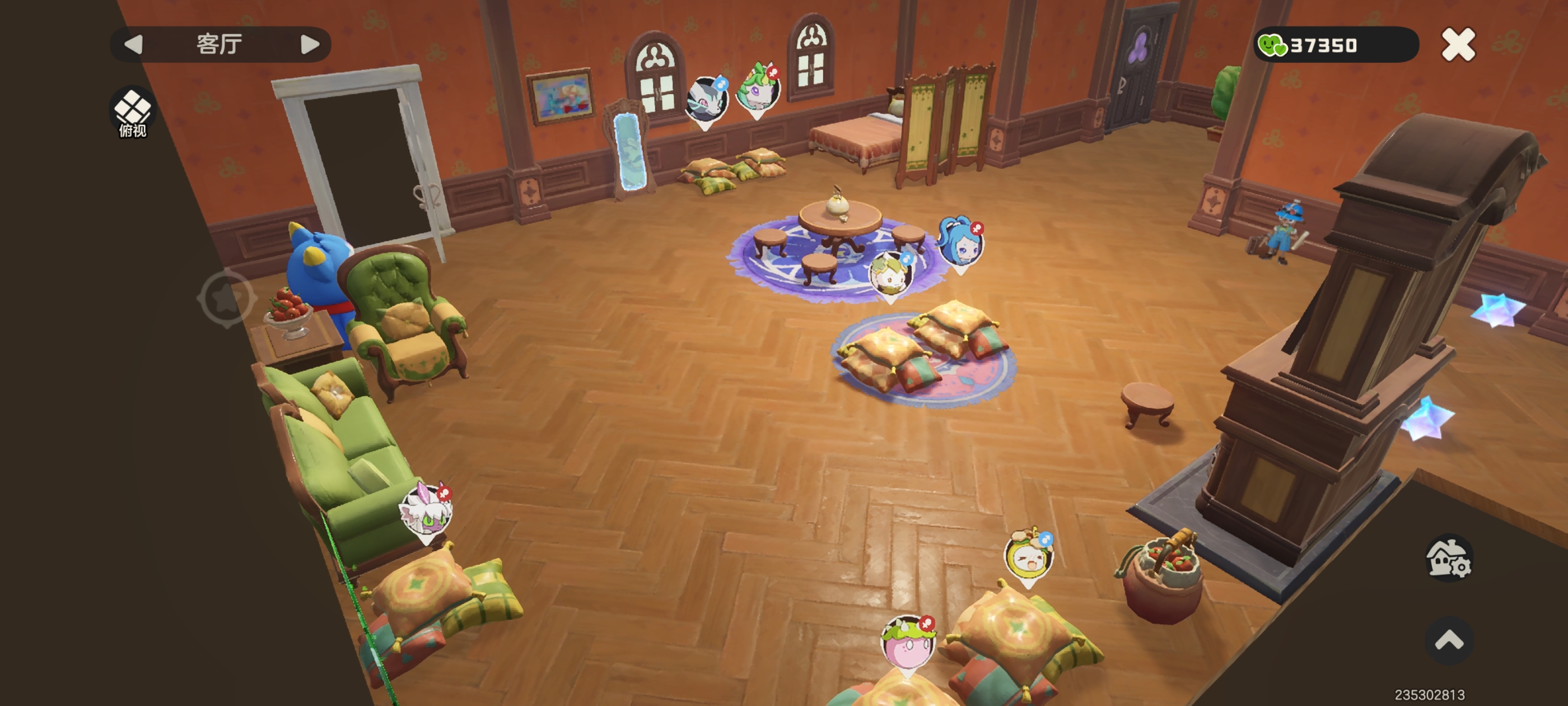The image size is (1568, 706).
Task: Select the gray dragon pet marker
Action: click(706, 100)
